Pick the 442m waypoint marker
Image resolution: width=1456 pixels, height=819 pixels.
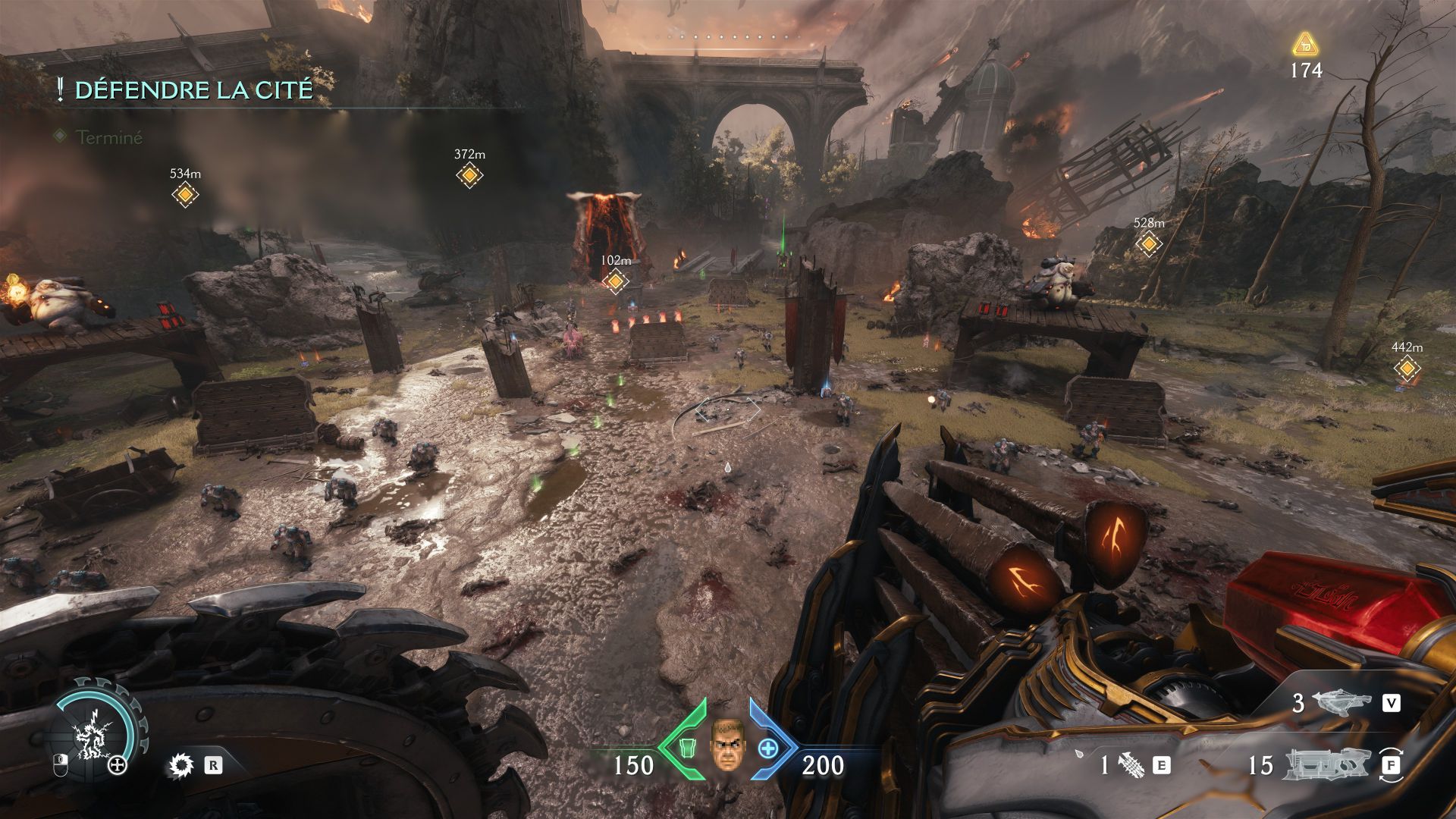pos(1407,369)
